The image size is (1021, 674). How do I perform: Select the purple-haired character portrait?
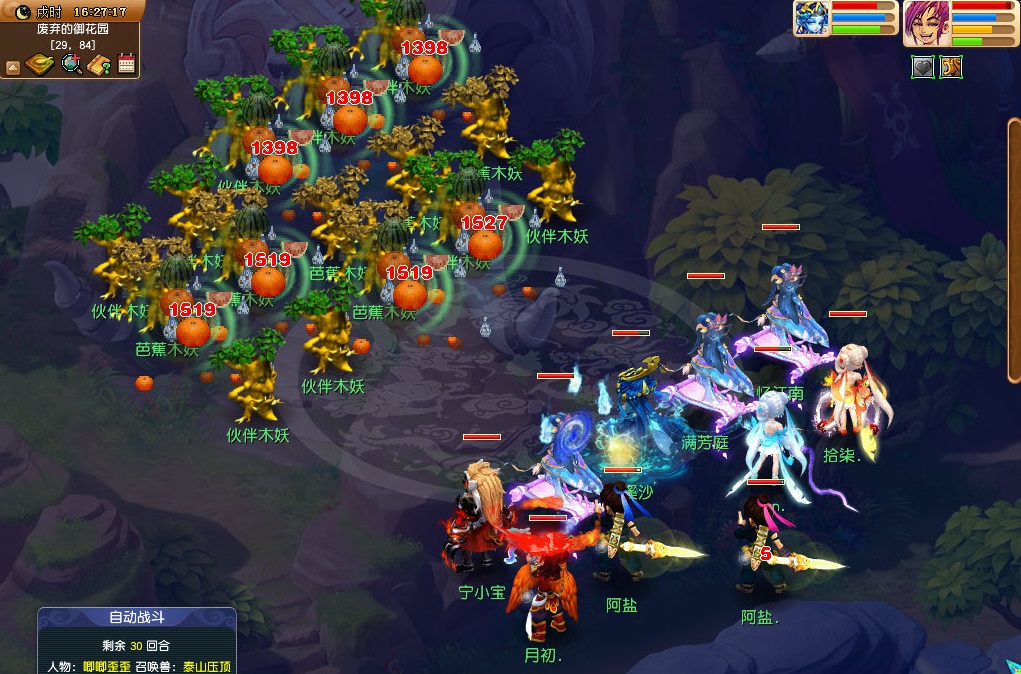[926, 22]
